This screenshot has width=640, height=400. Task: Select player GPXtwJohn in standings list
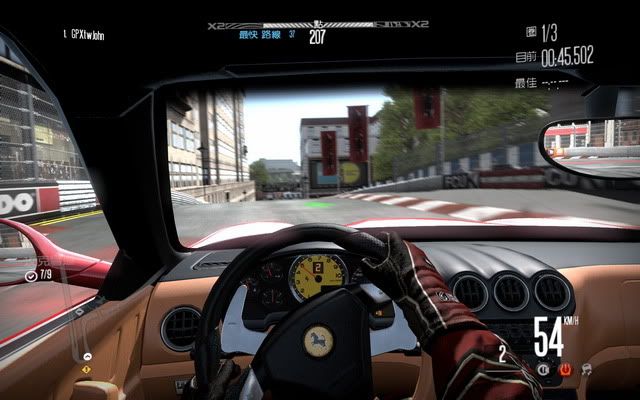click(83, 35)
